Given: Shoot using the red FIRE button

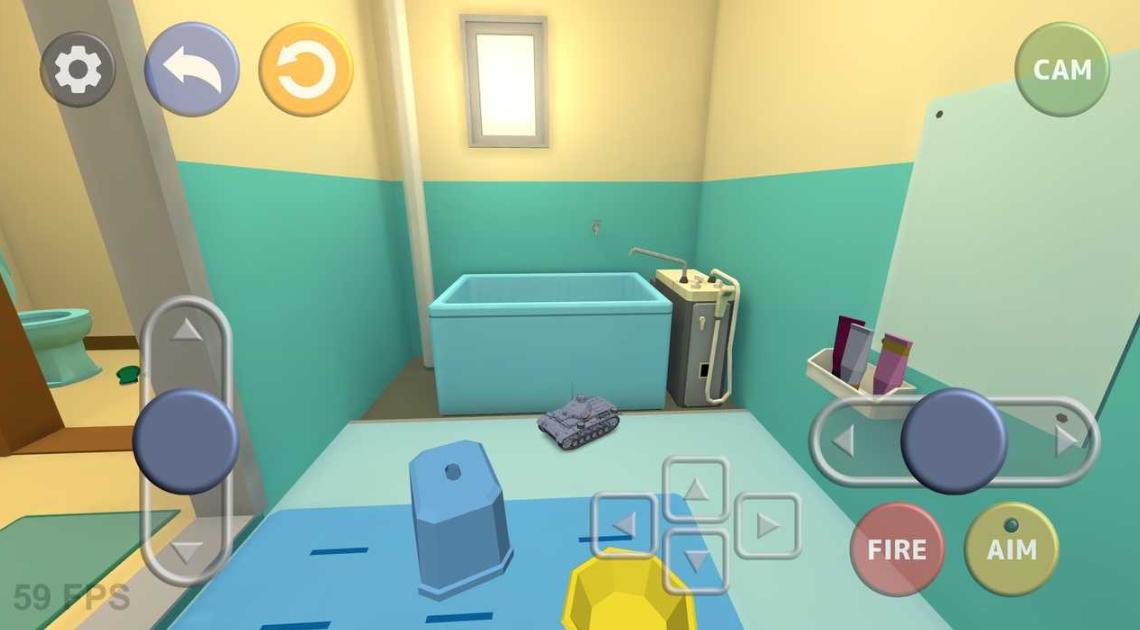Looking at the screenshot, I should coord(896,549).
